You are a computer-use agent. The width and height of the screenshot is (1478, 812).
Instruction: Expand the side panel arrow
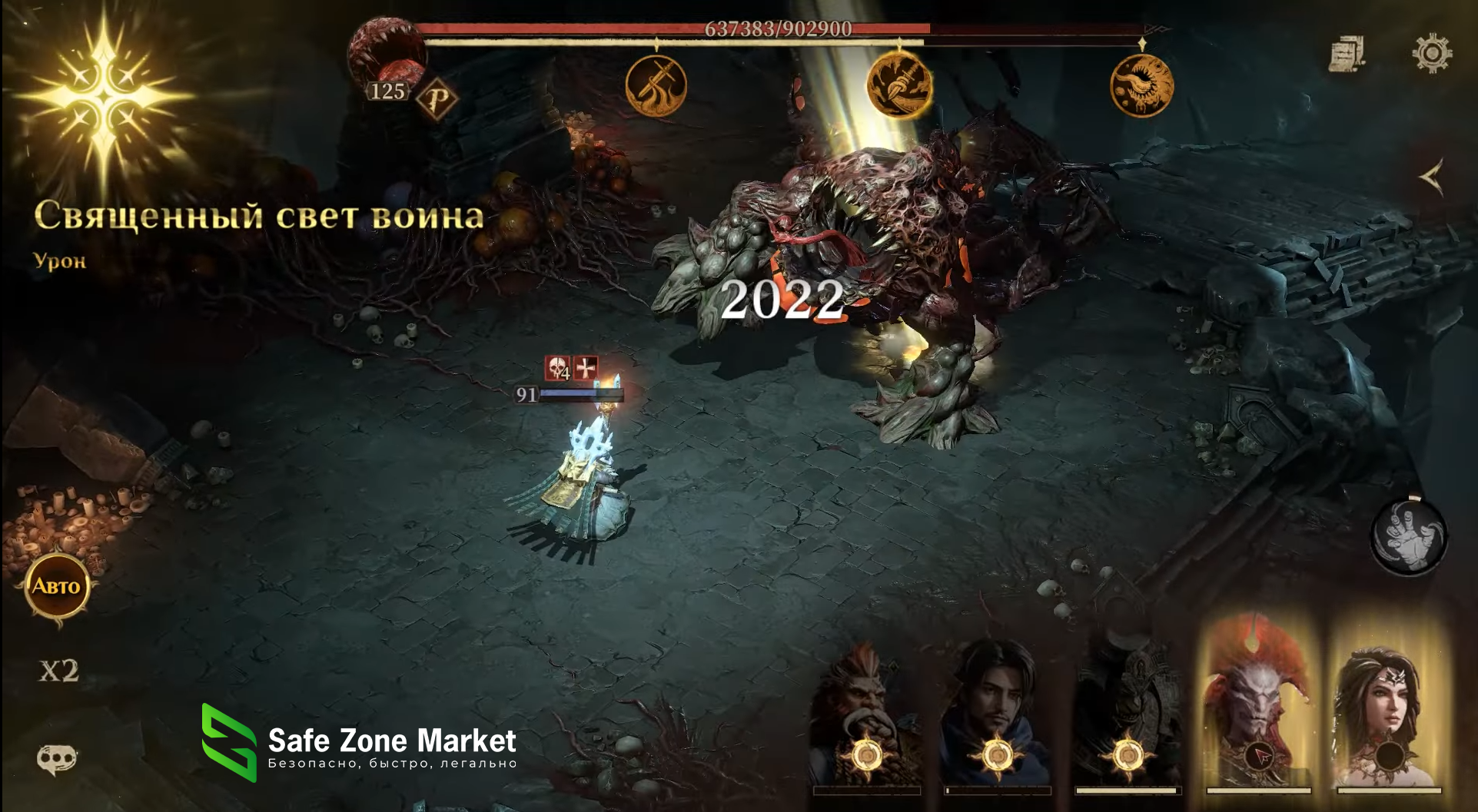[x=1431, y=177]
